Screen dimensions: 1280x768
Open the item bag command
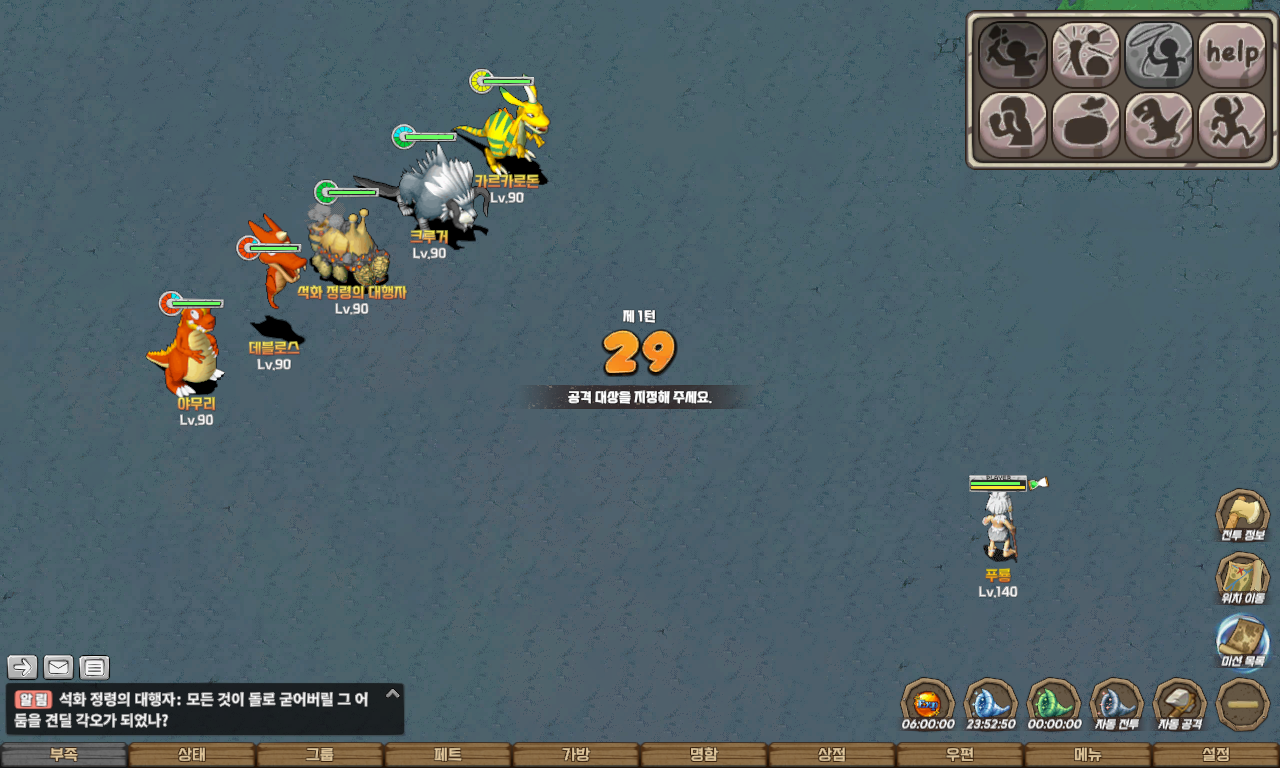(x=1085, y=125)
